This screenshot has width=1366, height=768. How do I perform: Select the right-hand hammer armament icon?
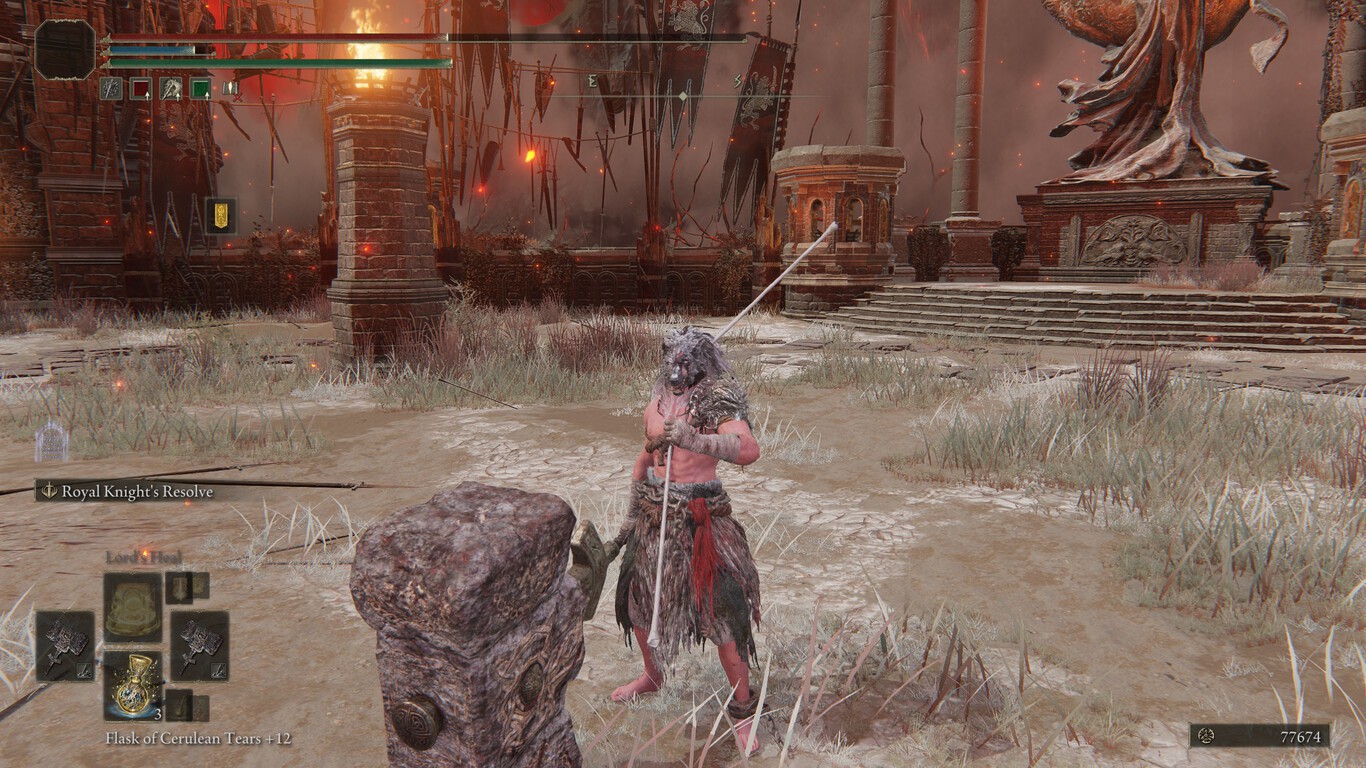coord(198,644)
